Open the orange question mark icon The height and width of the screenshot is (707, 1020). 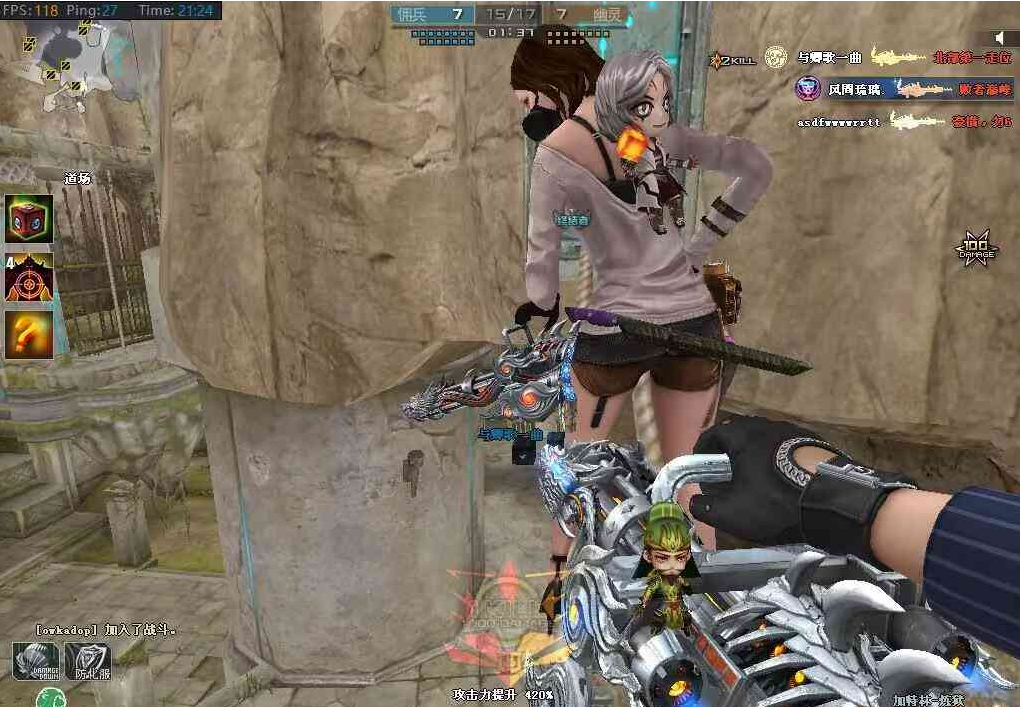(29, 335)
